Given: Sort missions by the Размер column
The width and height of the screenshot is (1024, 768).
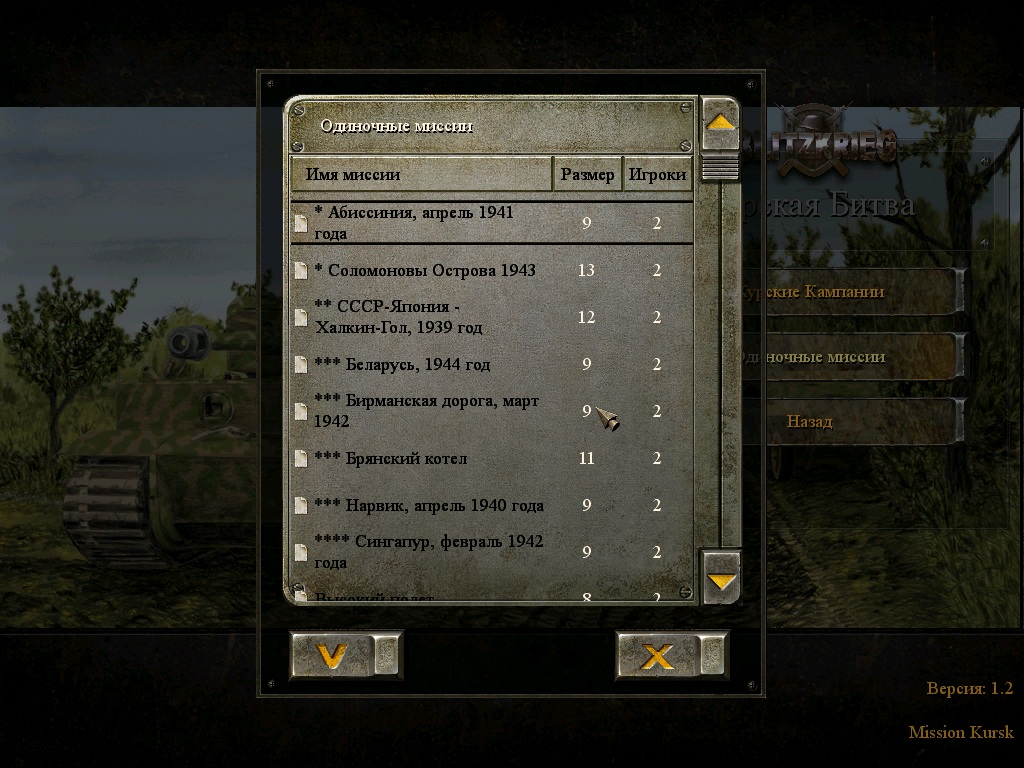Looking at the screenshot, I should (x=587, y=174).
